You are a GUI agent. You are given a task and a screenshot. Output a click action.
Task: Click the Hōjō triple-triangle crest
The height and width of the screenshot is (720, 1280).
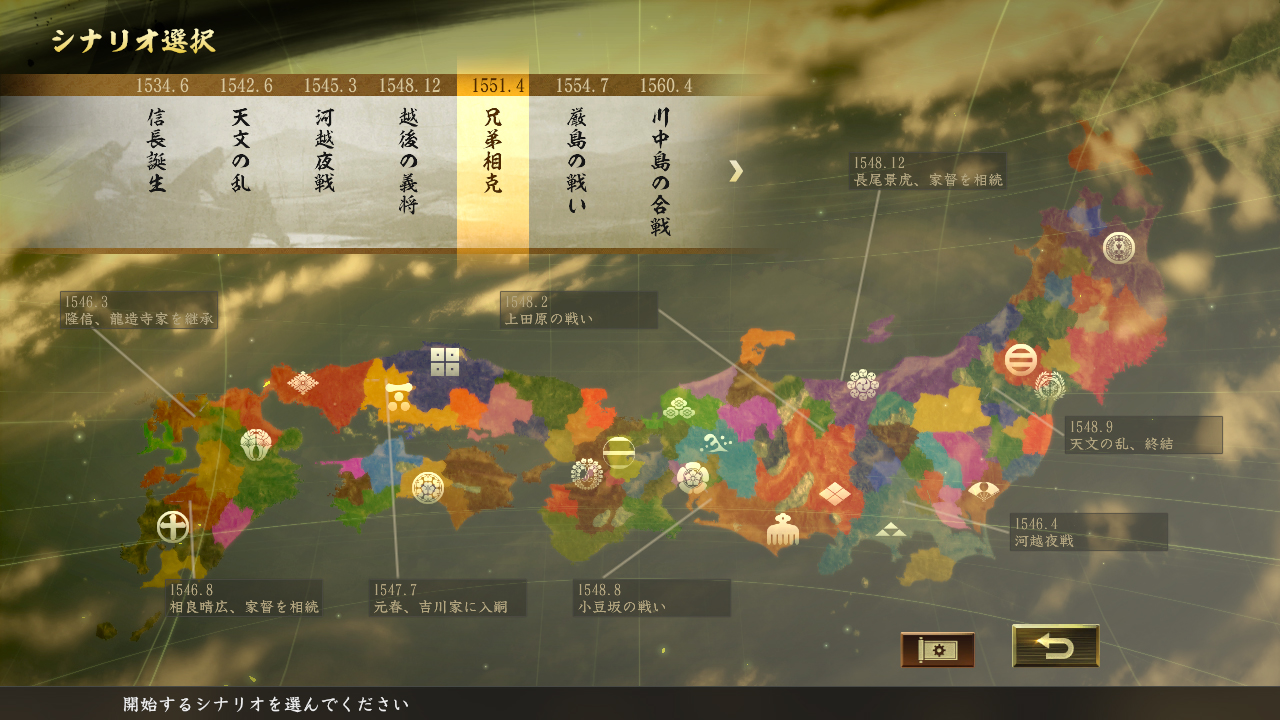coord(891,528)
